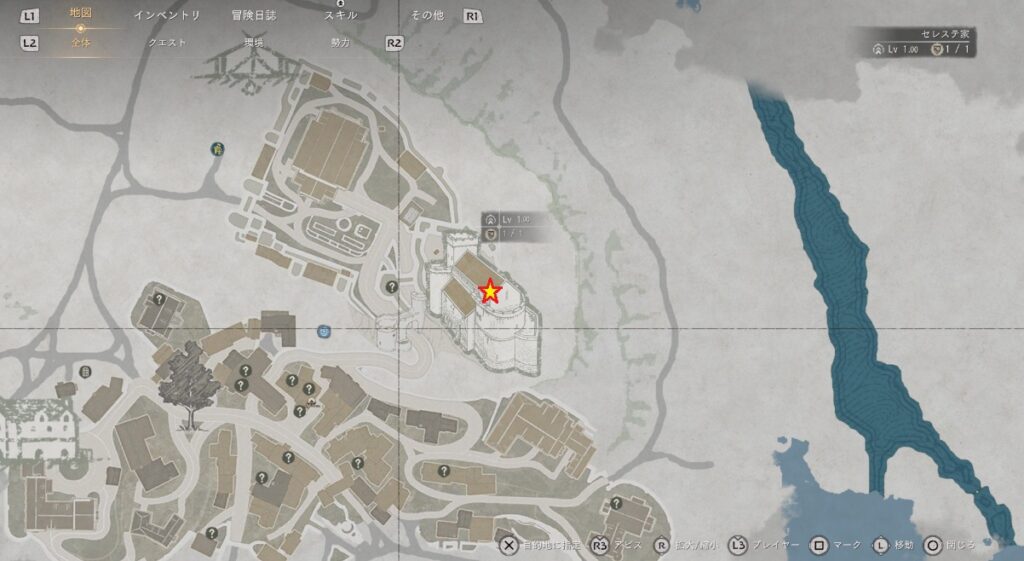This screenshot has height=561, width=1024.
Task: Select the gate-shaped marker on the far-left road
Action: pos(85,372)
